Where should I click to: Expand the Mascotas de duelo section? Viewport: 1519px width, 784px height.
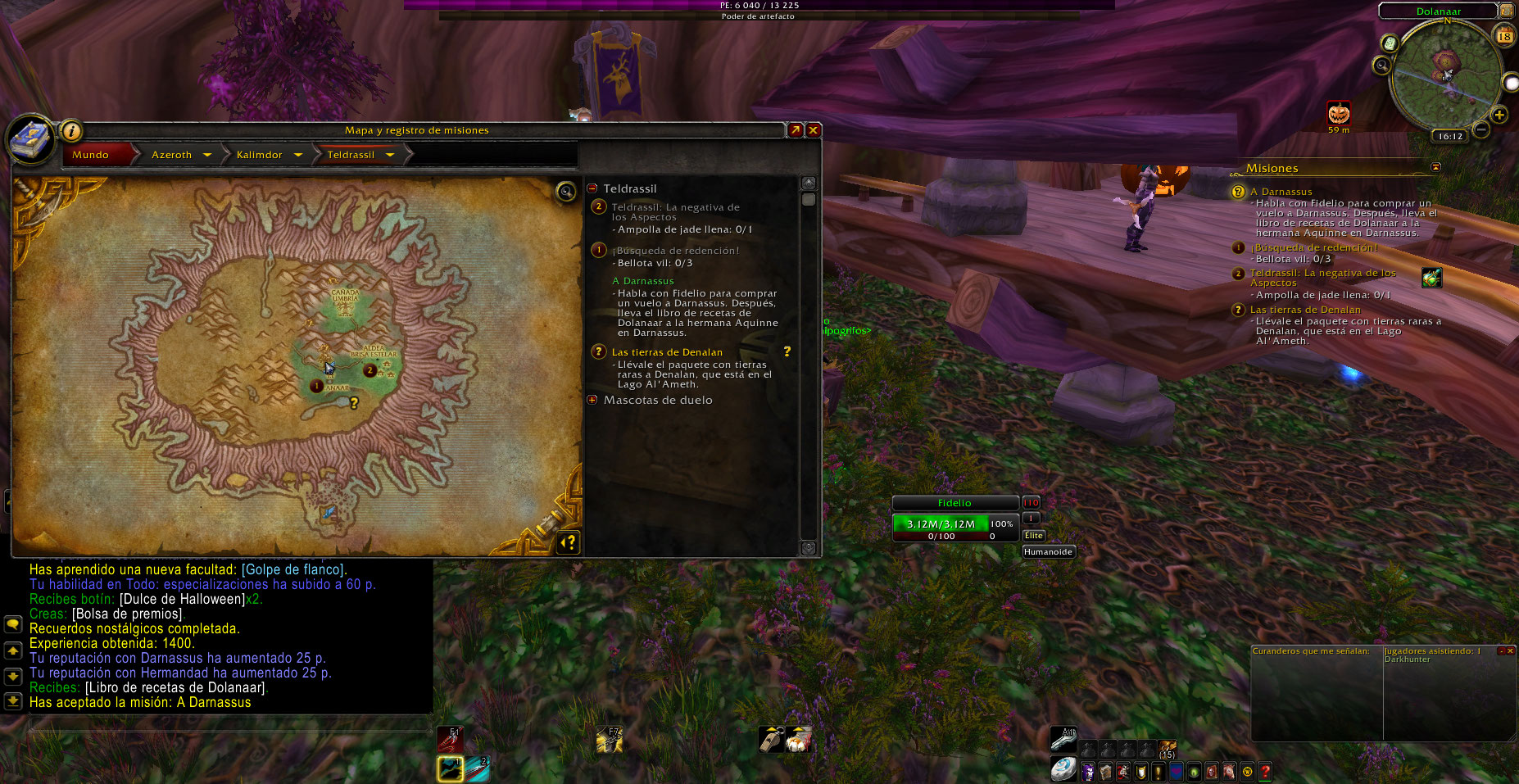pos(592,400)
